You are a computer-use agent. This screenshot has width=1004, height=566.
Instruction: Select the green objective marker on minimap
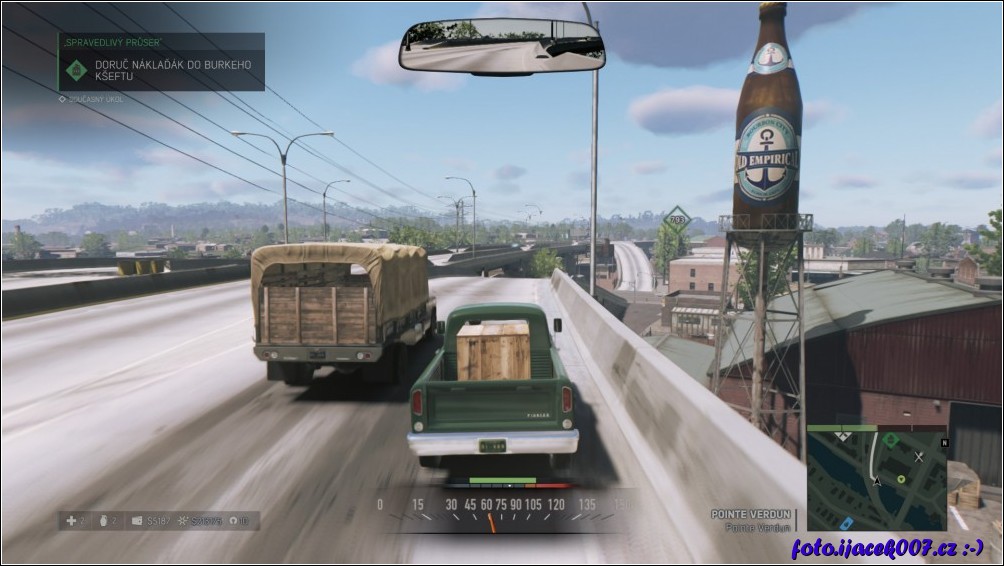coord(890,439)
